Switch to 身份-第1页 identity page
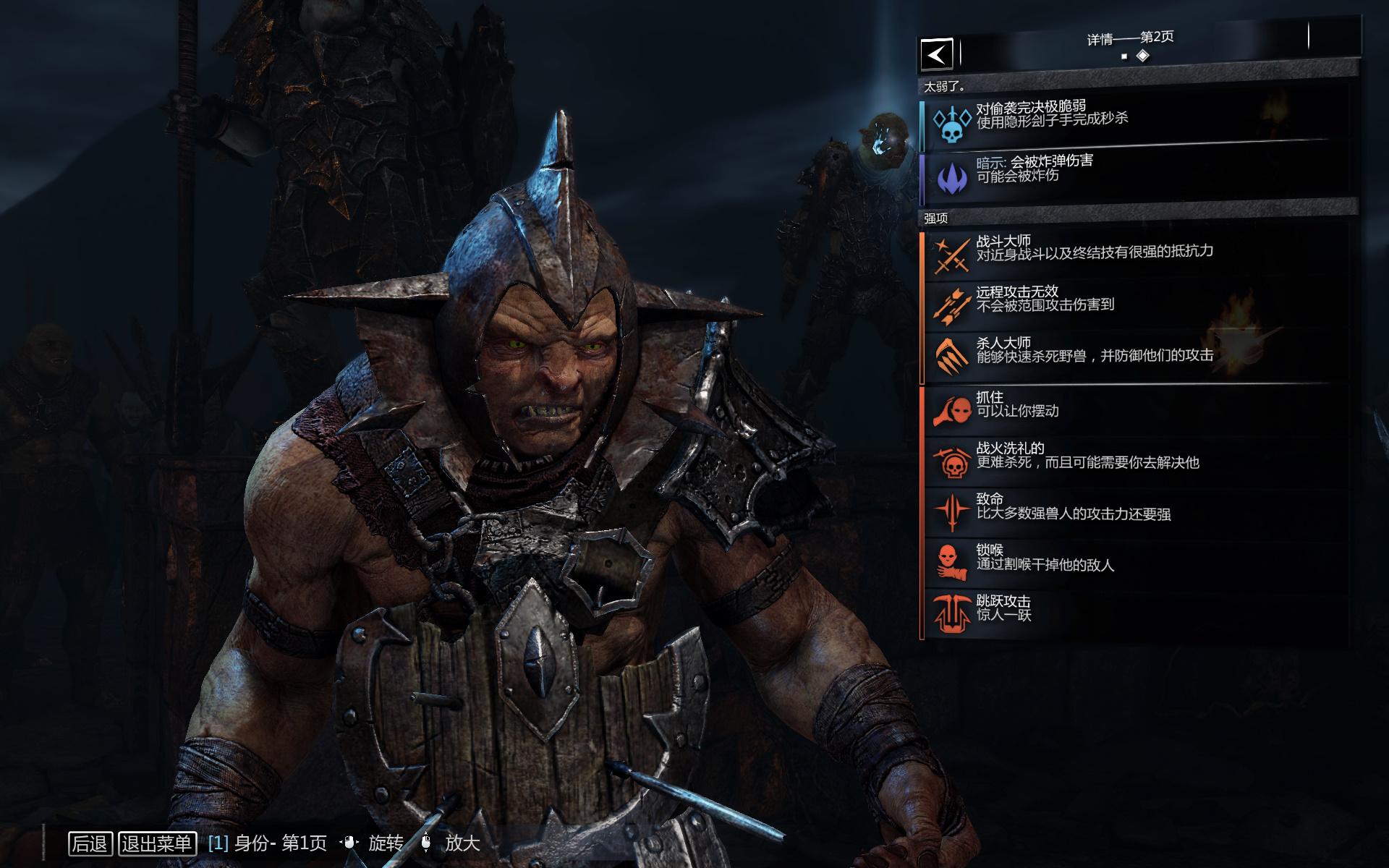The width and height of the screenshot is (1389, 868). pos(268,843)
